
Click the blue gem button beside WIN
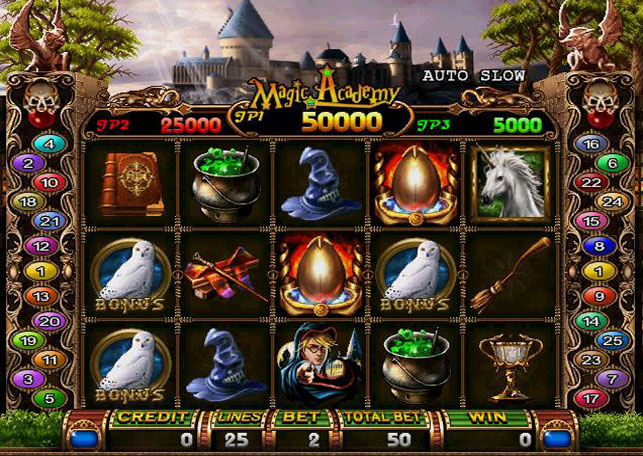(557, 435)
